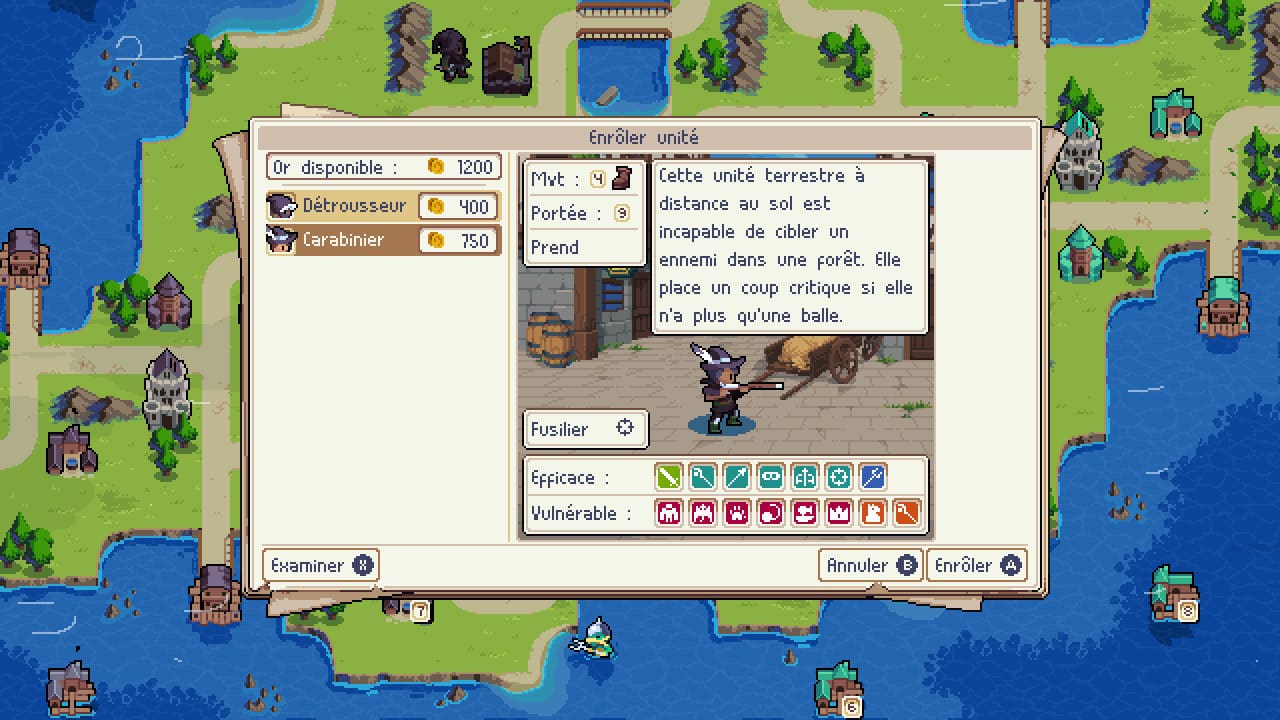
Task: Click the Enrôler button to recruit
Action: coord(977,565)
